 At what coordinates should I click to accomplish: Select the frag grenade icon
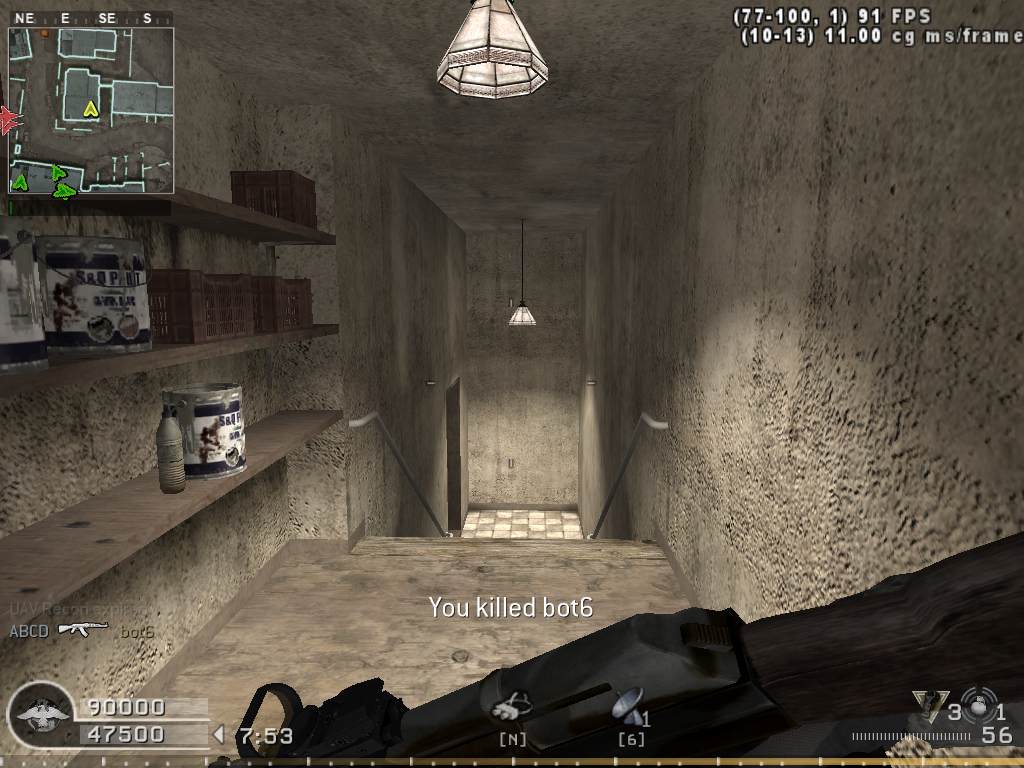tap(979, 700)
